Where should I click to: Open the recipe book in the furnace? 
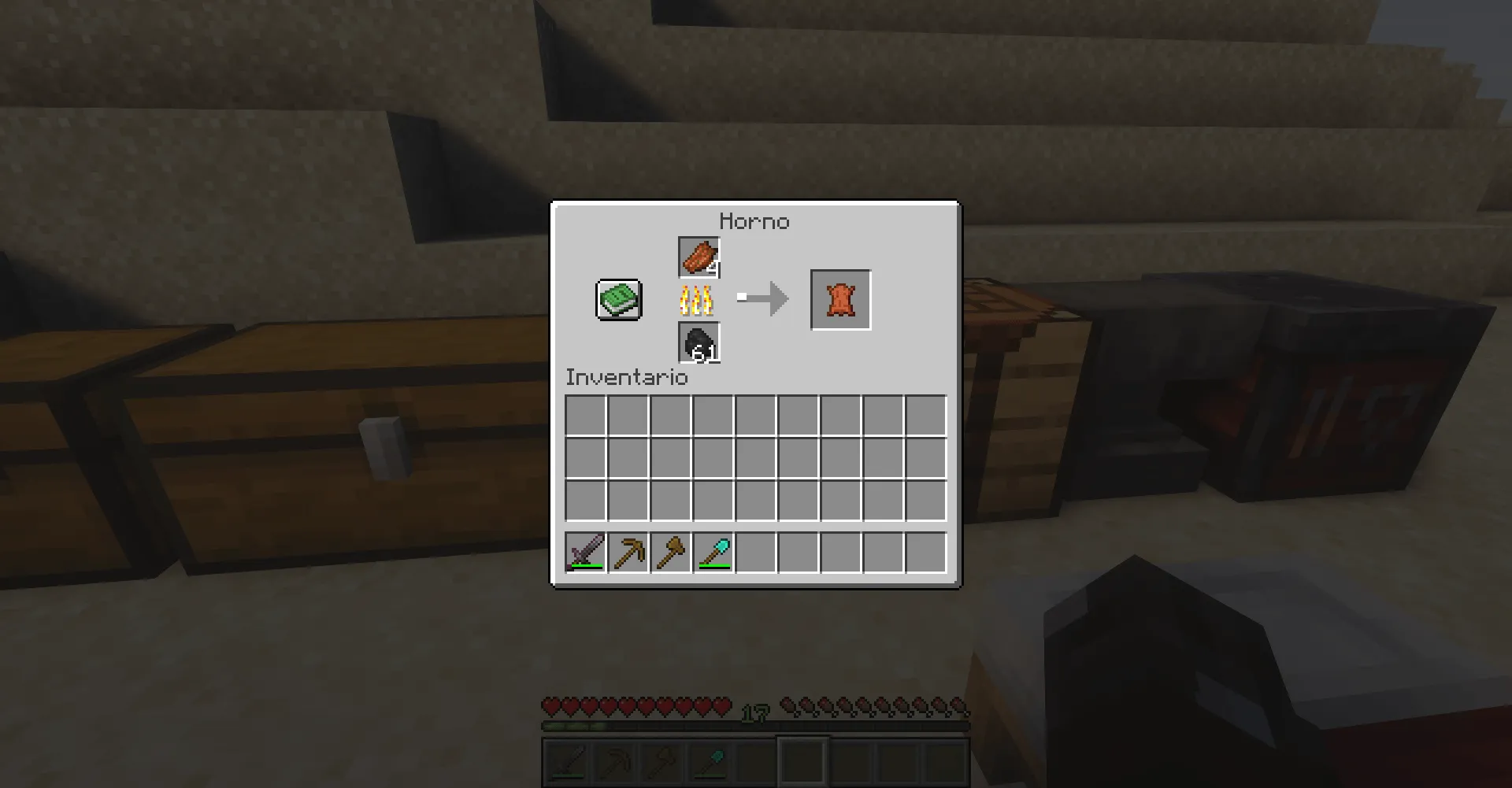617,300
